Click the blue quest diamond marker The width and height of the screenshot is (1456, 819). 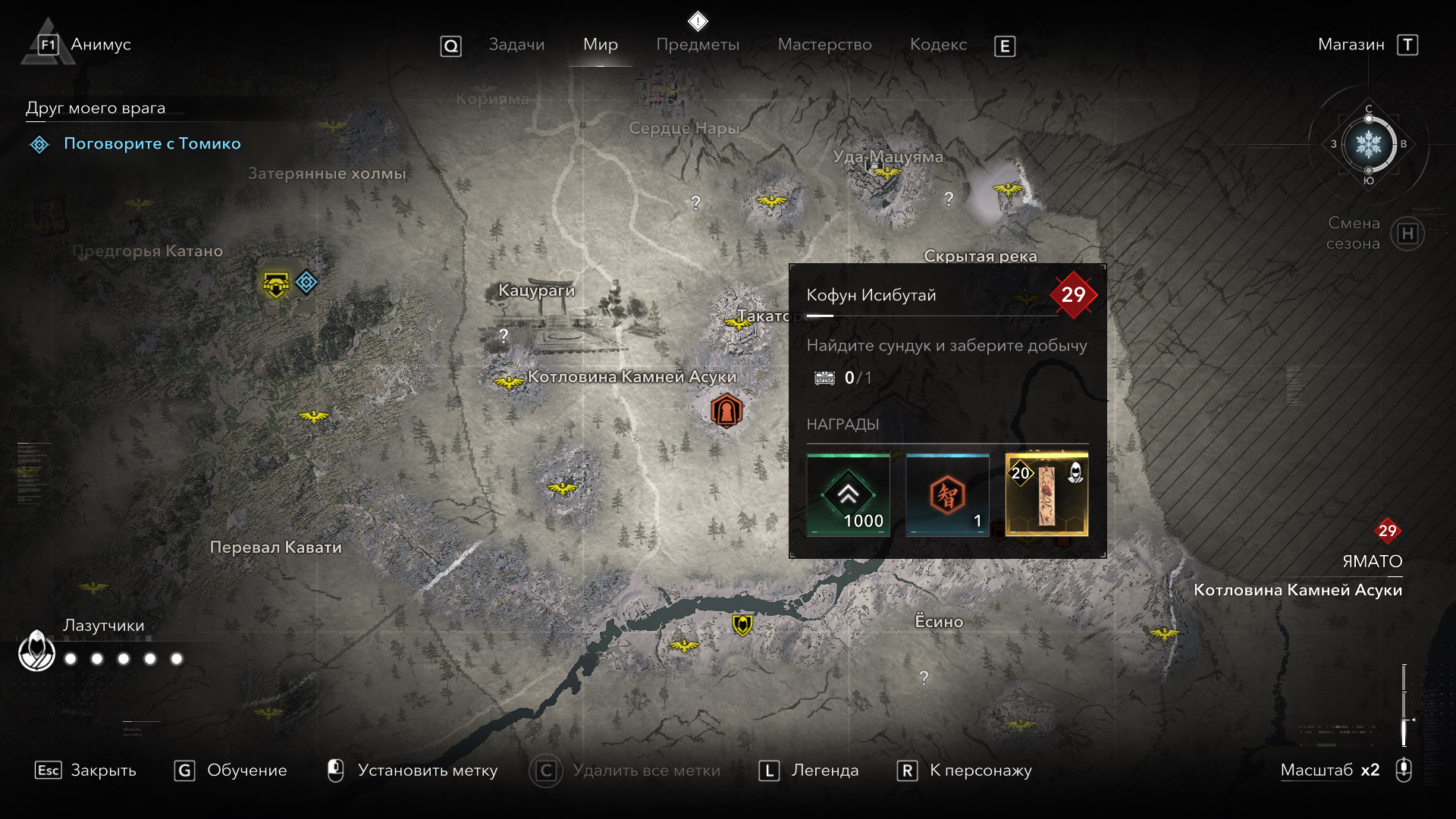[306, 282]
